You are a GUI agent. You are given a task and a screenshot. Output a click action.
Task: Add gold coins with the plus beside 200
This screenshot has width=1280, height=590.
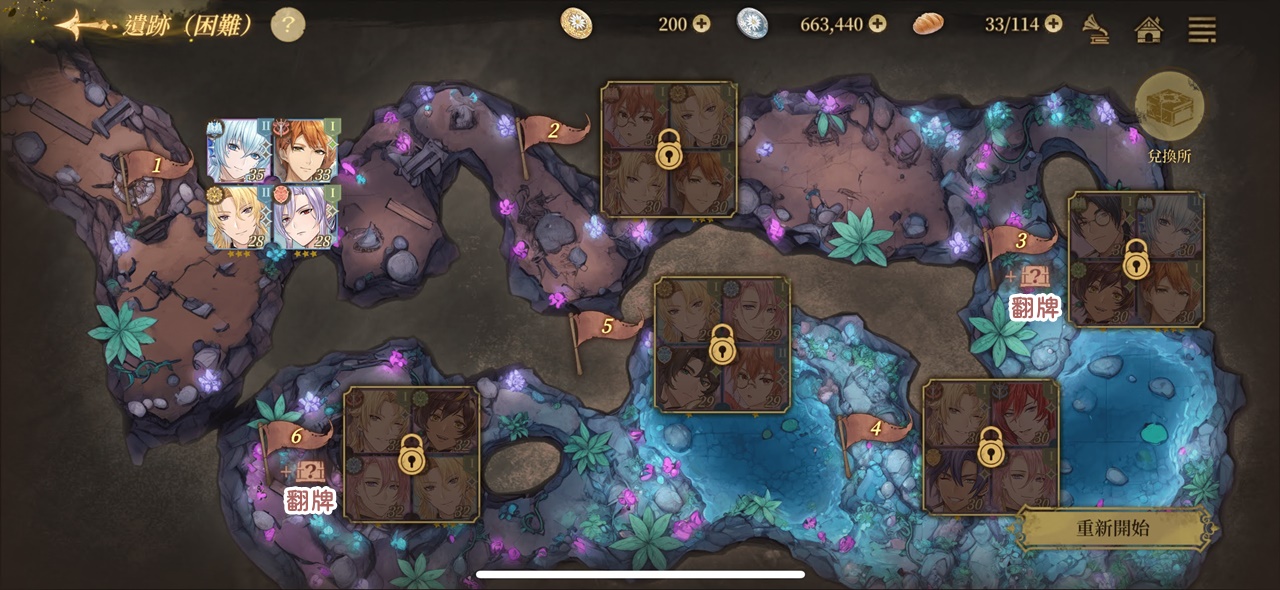701,24
